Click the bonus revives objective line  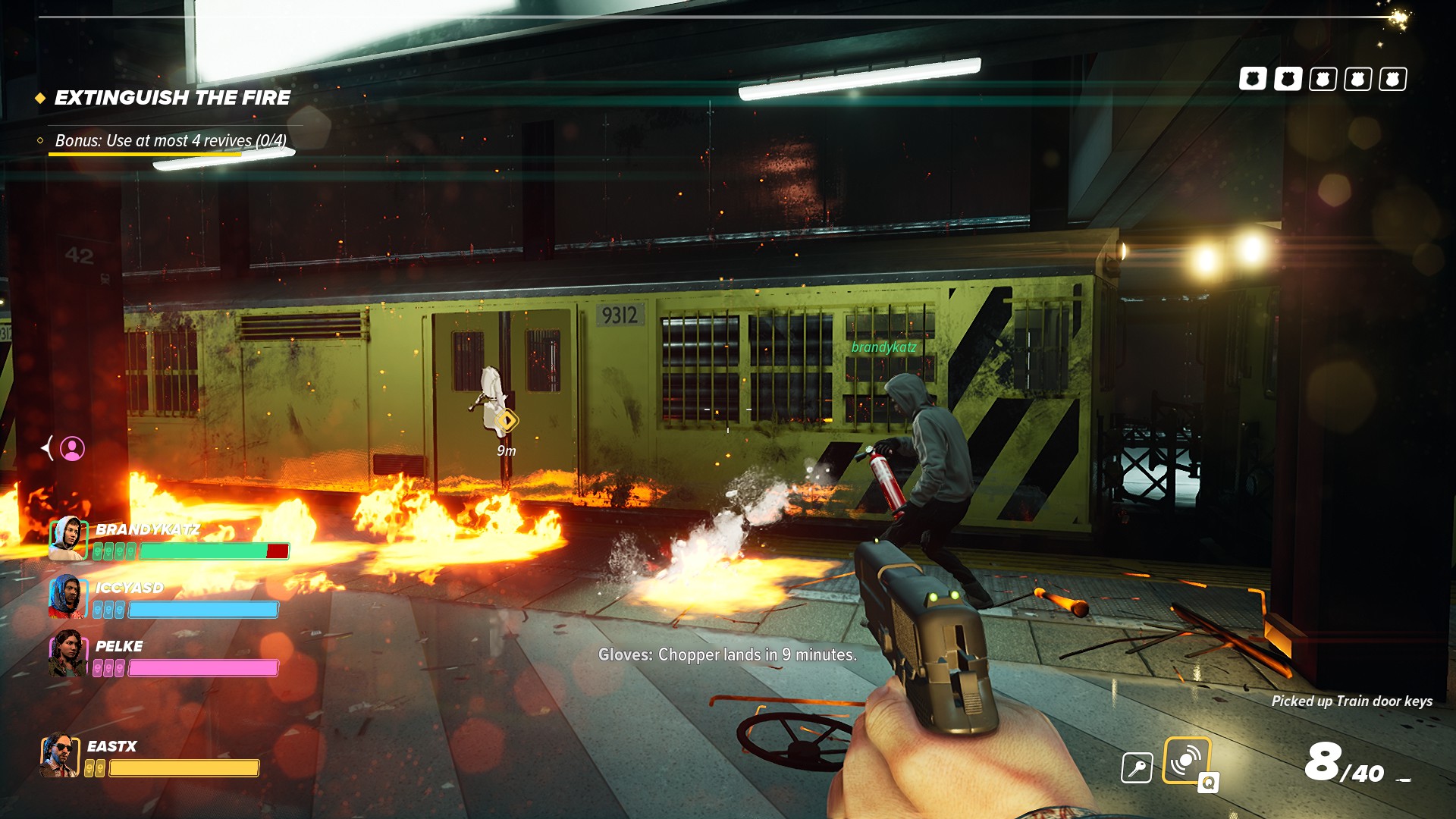point(171,141)
